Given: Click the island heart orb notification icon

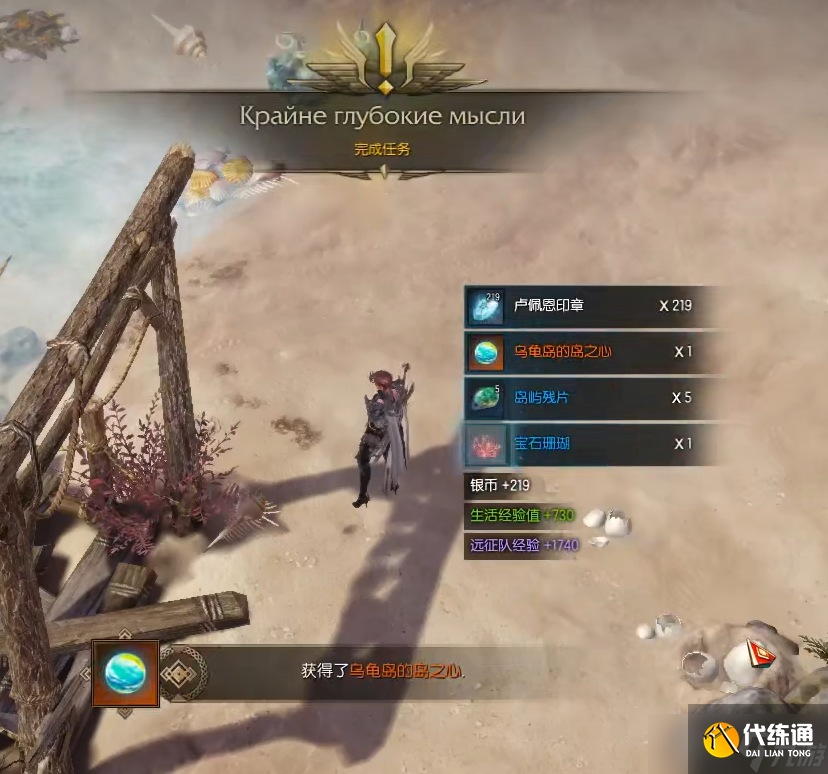Looking at the screenshot, I should (x=126, y=673).
